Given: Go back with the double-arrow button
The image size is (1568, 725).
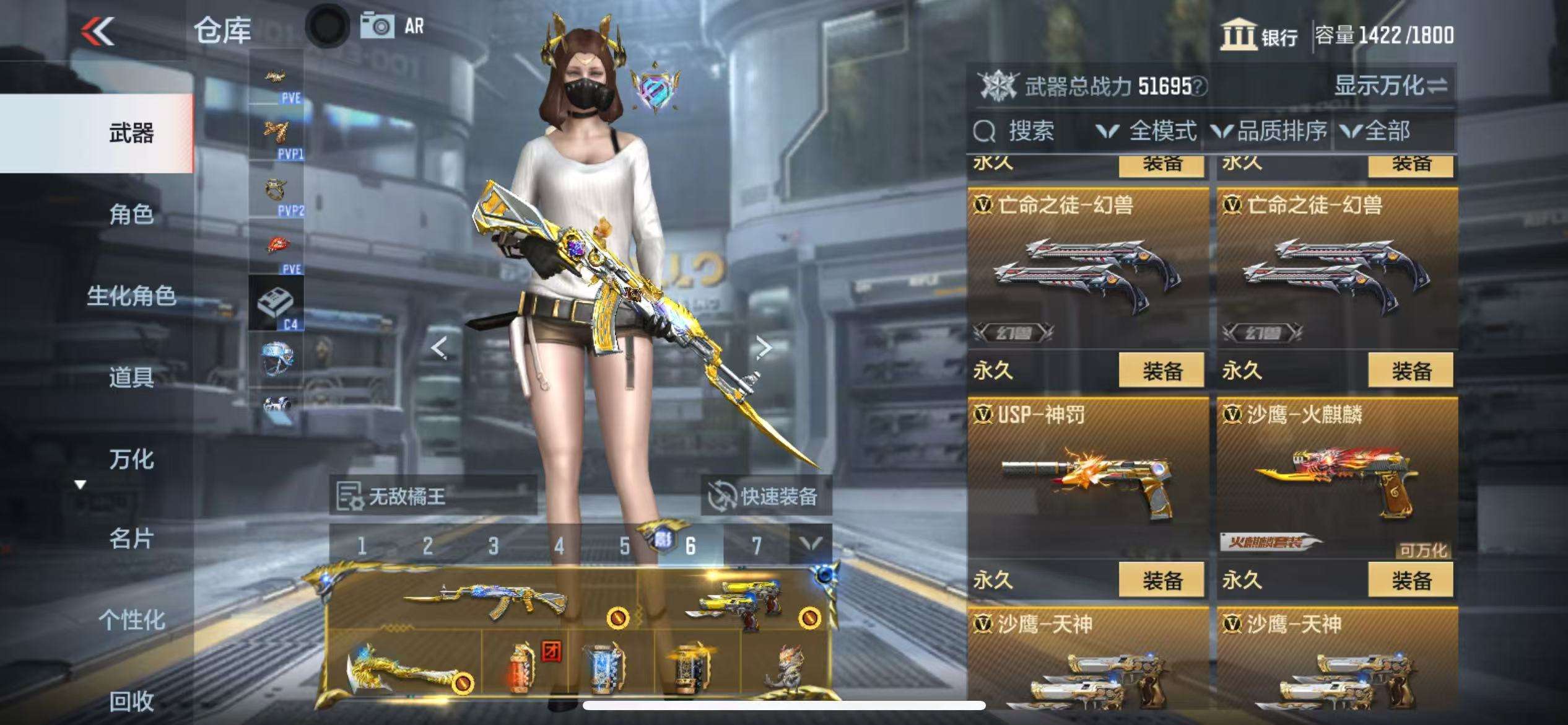Looking at the screenshot, I should coord(98,31).
